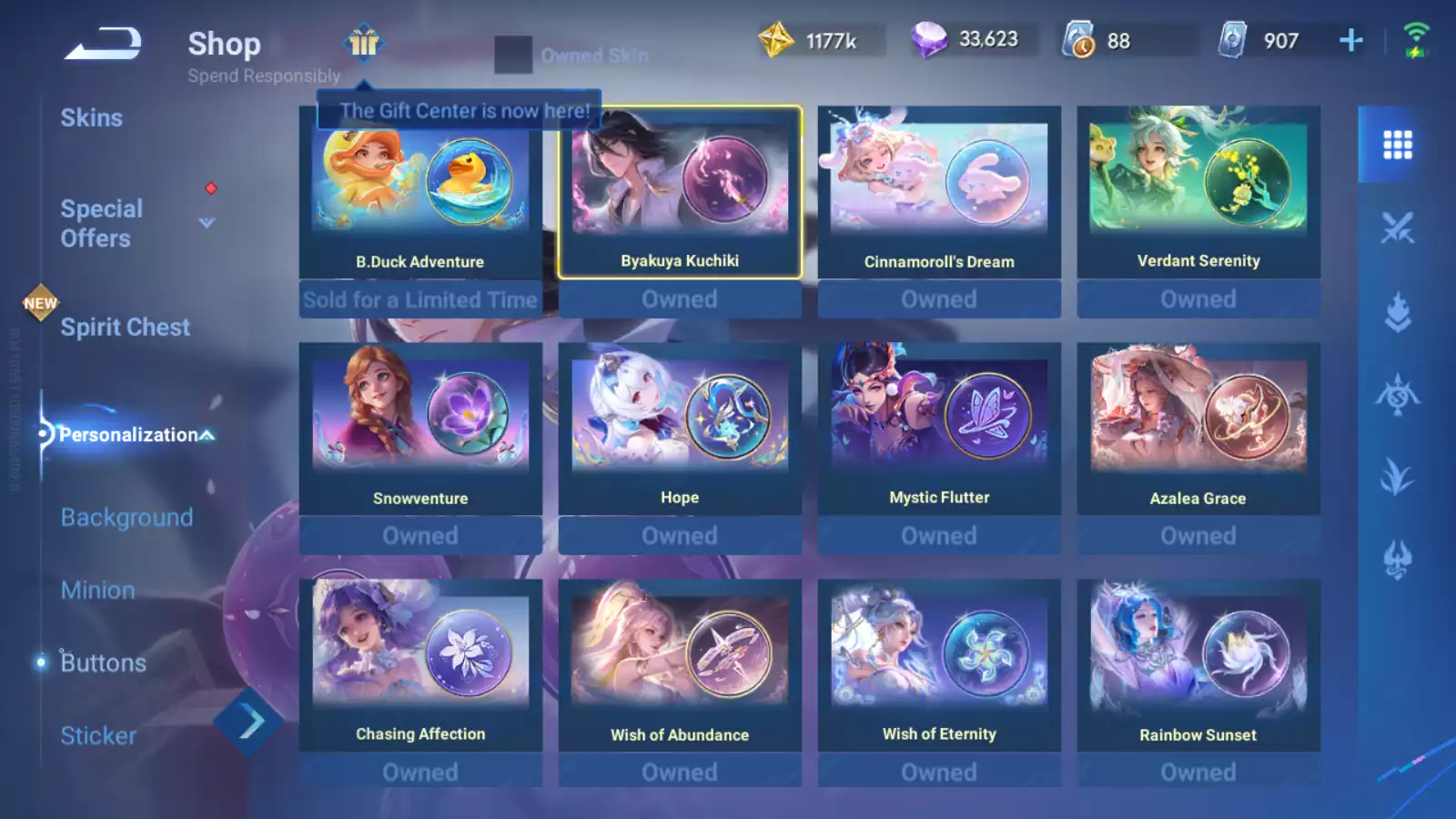Image resolution: width=1456 pixels, height=819 pixels.
Task: Switch to the Minion subcategory
Action: 97,591
